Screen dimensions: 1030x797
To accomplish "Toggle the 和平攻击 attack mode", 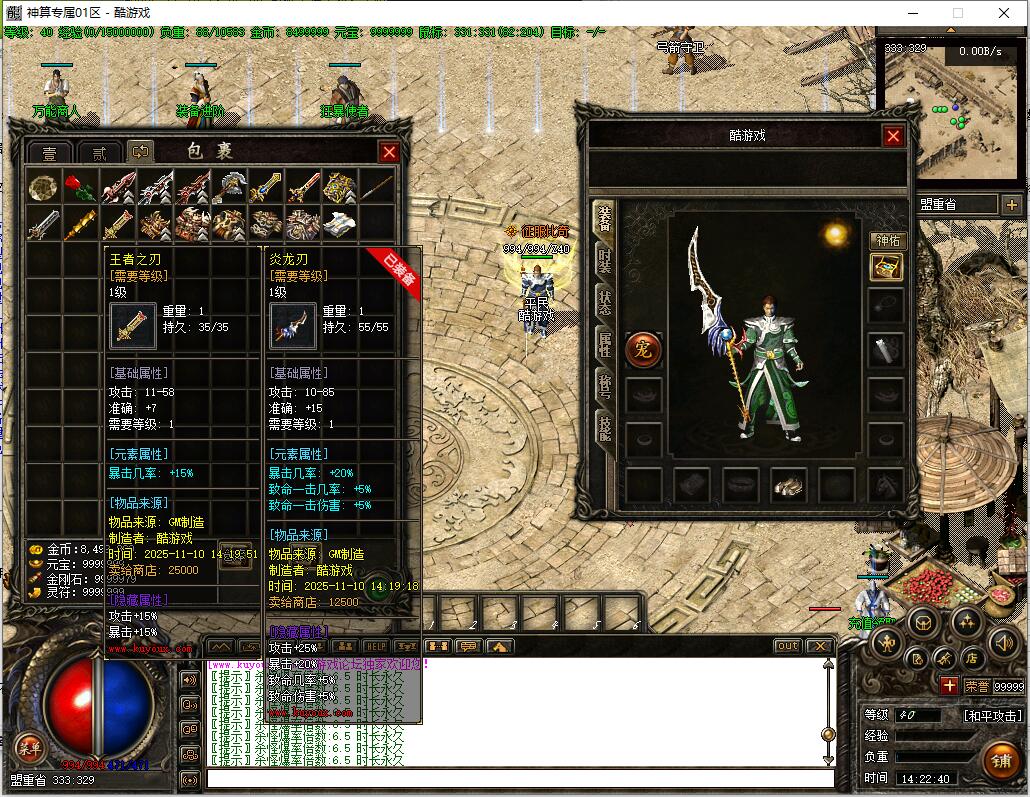I will coord(992,716).
